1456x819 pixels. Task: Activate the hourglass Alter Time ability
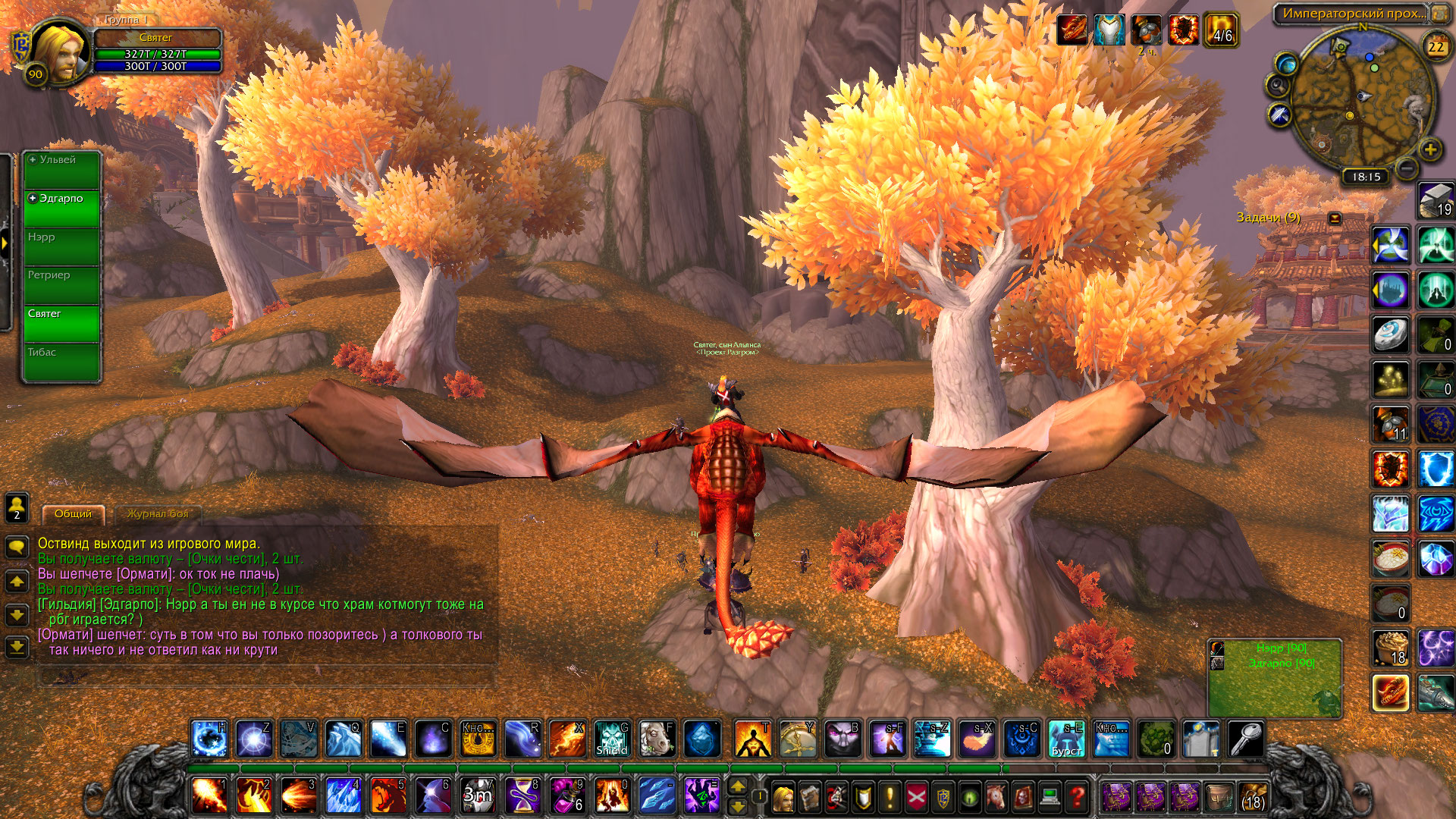tap(522, 796)
